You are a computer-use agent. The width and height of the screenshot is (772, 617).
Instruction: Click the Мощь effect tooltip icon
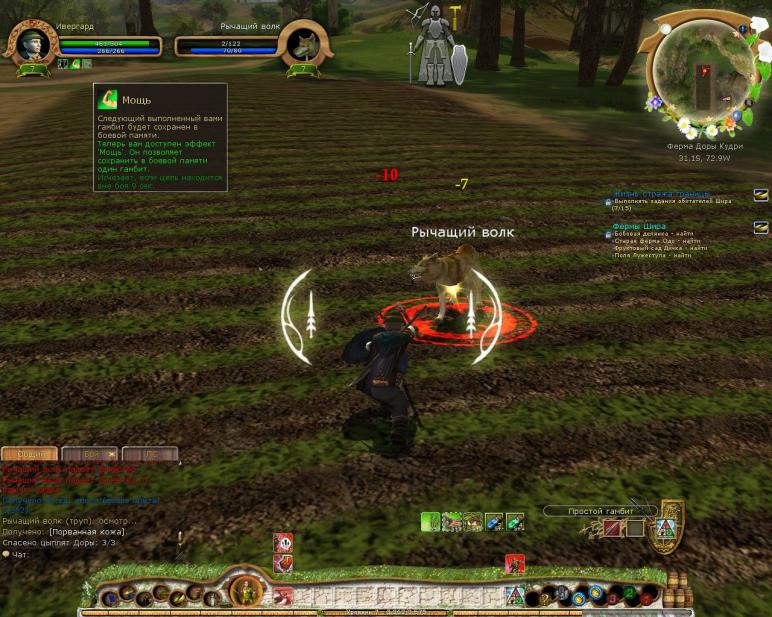click(x=108, y=99)
